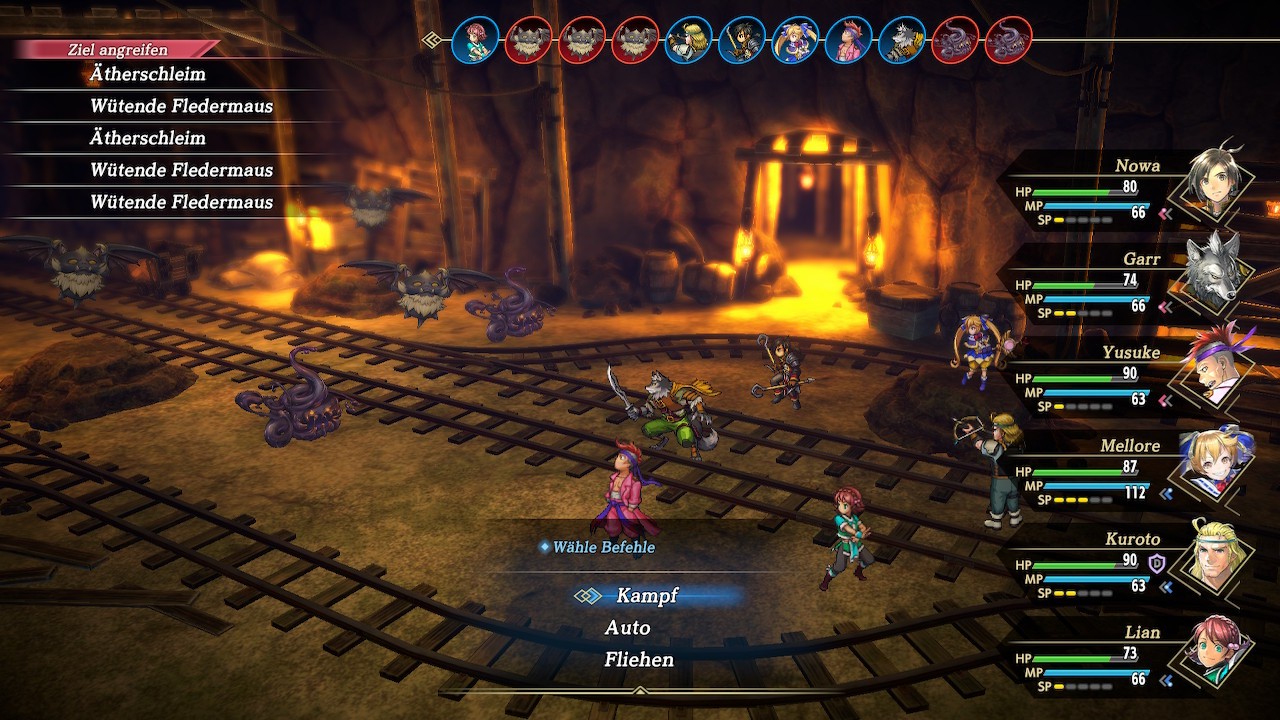Choose the Kampf command
Viewport: 1280px width, 720px height.
pyautogui.click(x=647, y=596)
